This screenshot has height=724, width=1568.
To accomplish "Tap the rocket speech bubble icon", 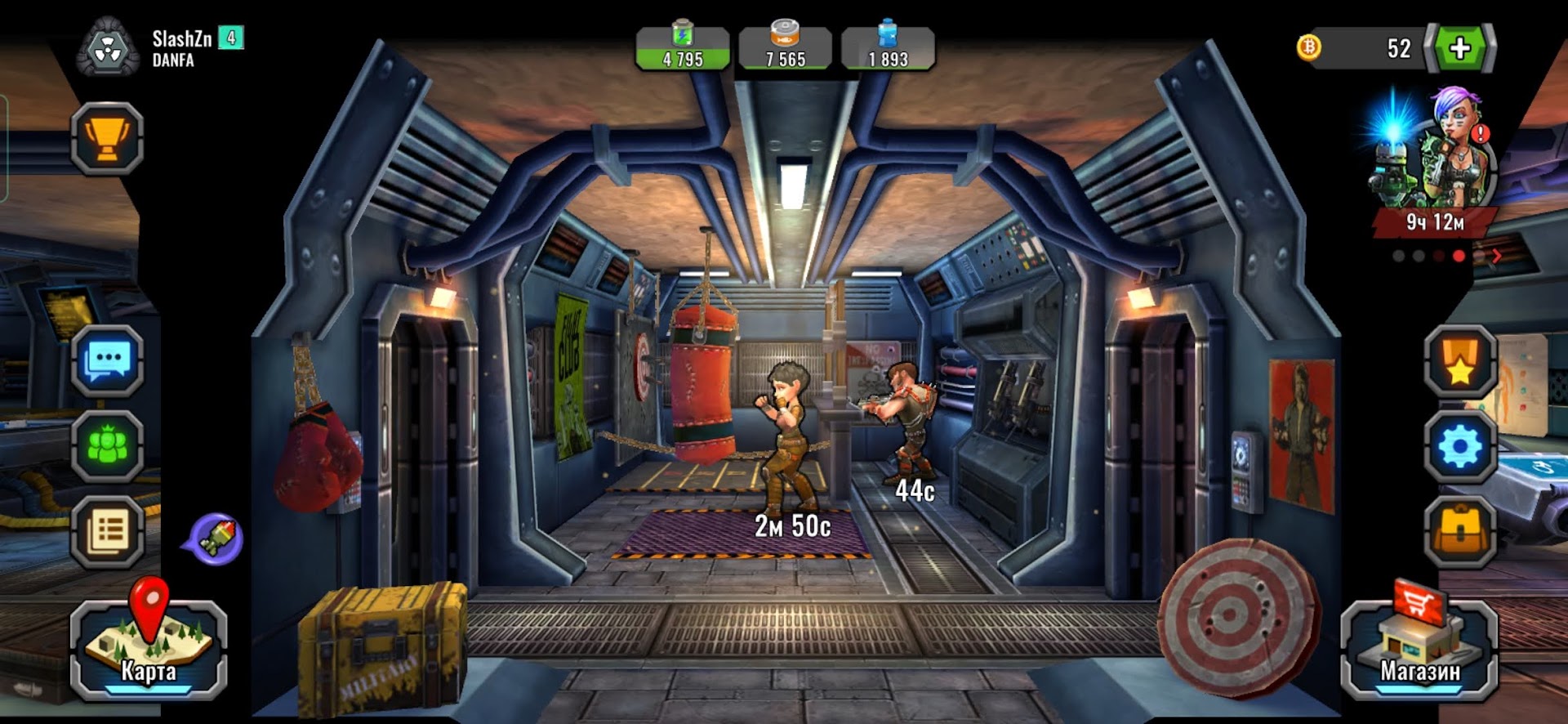I will pyautogui.click(x=215, y=539).
